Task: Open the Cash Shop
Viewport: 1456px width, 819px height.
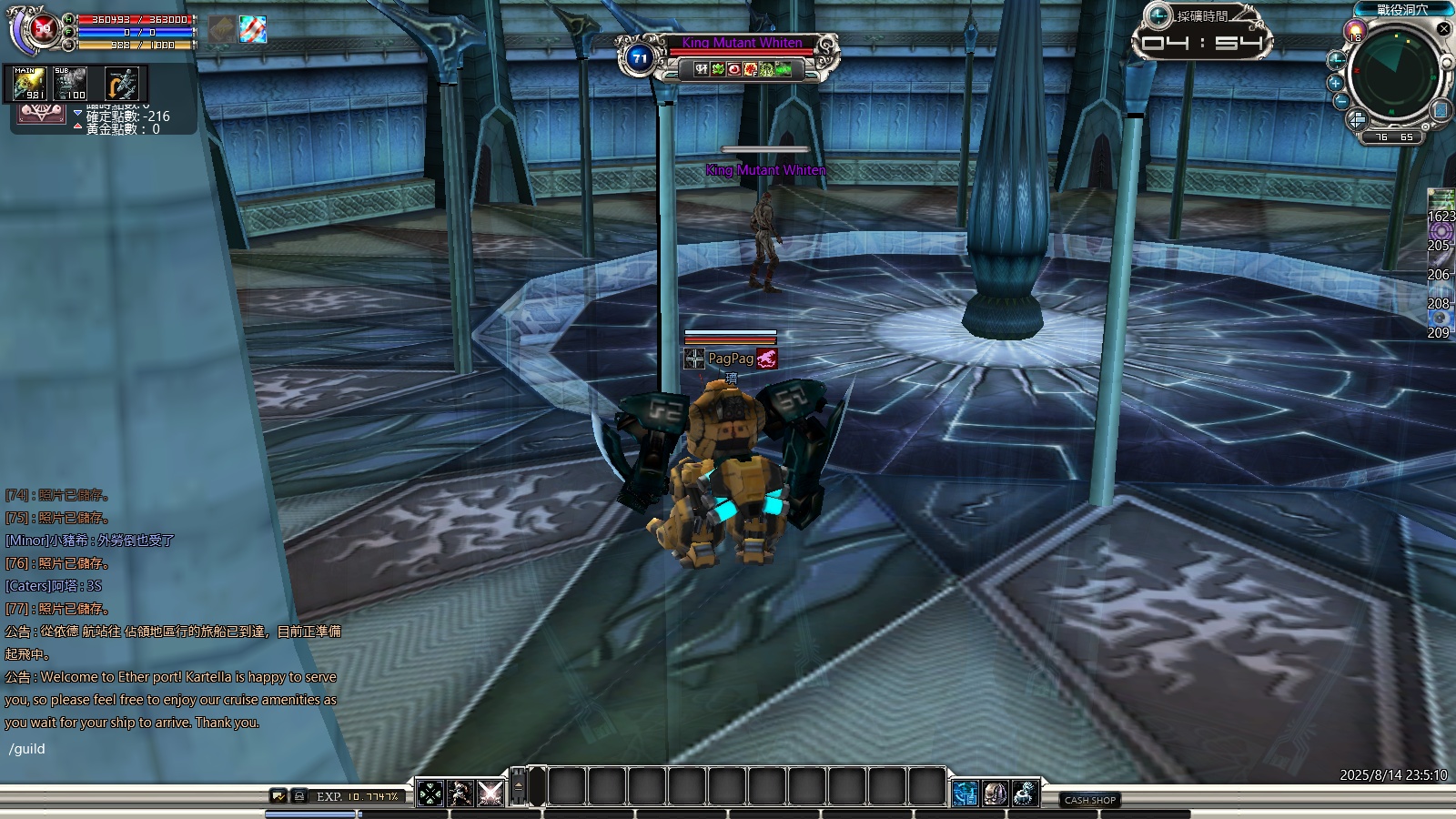Action: tap(1090, 800)
